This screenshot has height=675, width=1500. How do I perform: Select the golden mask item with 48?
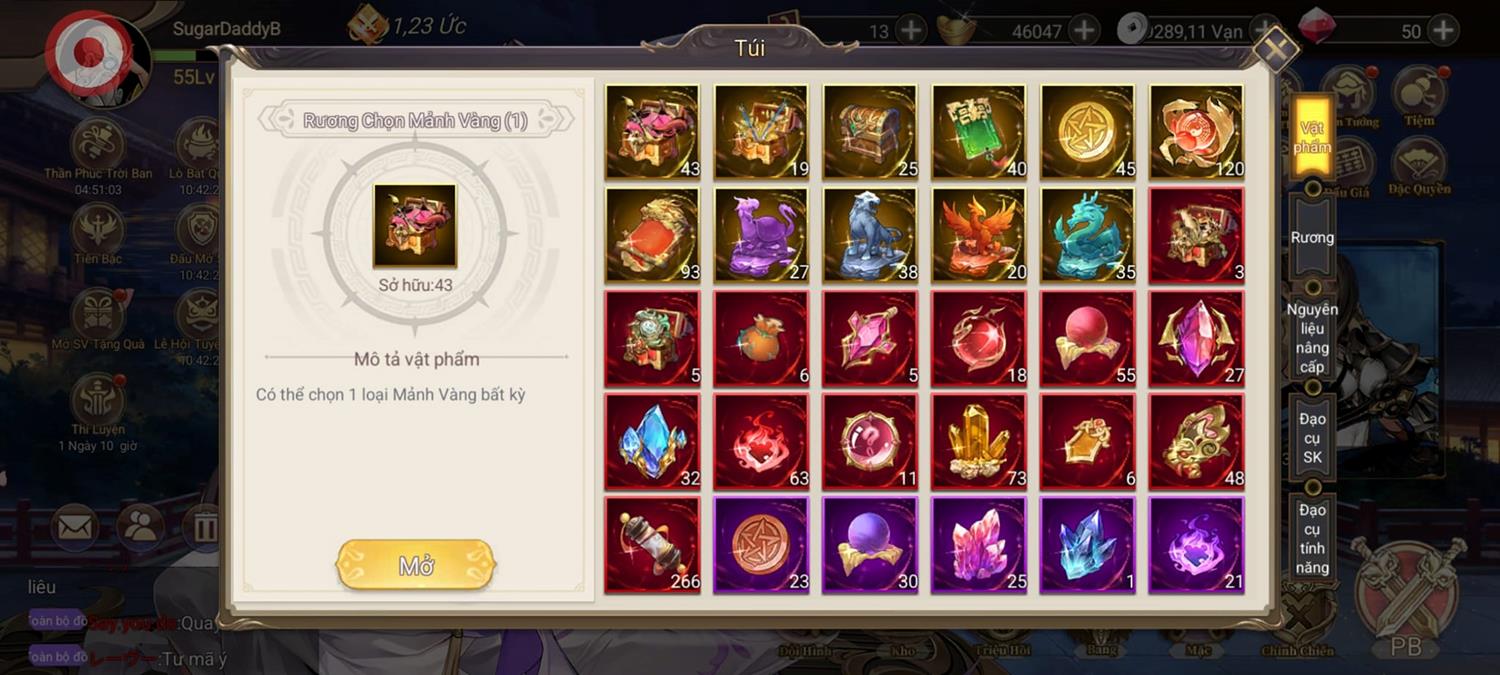pyautogui.click(x=1197, y=441)
